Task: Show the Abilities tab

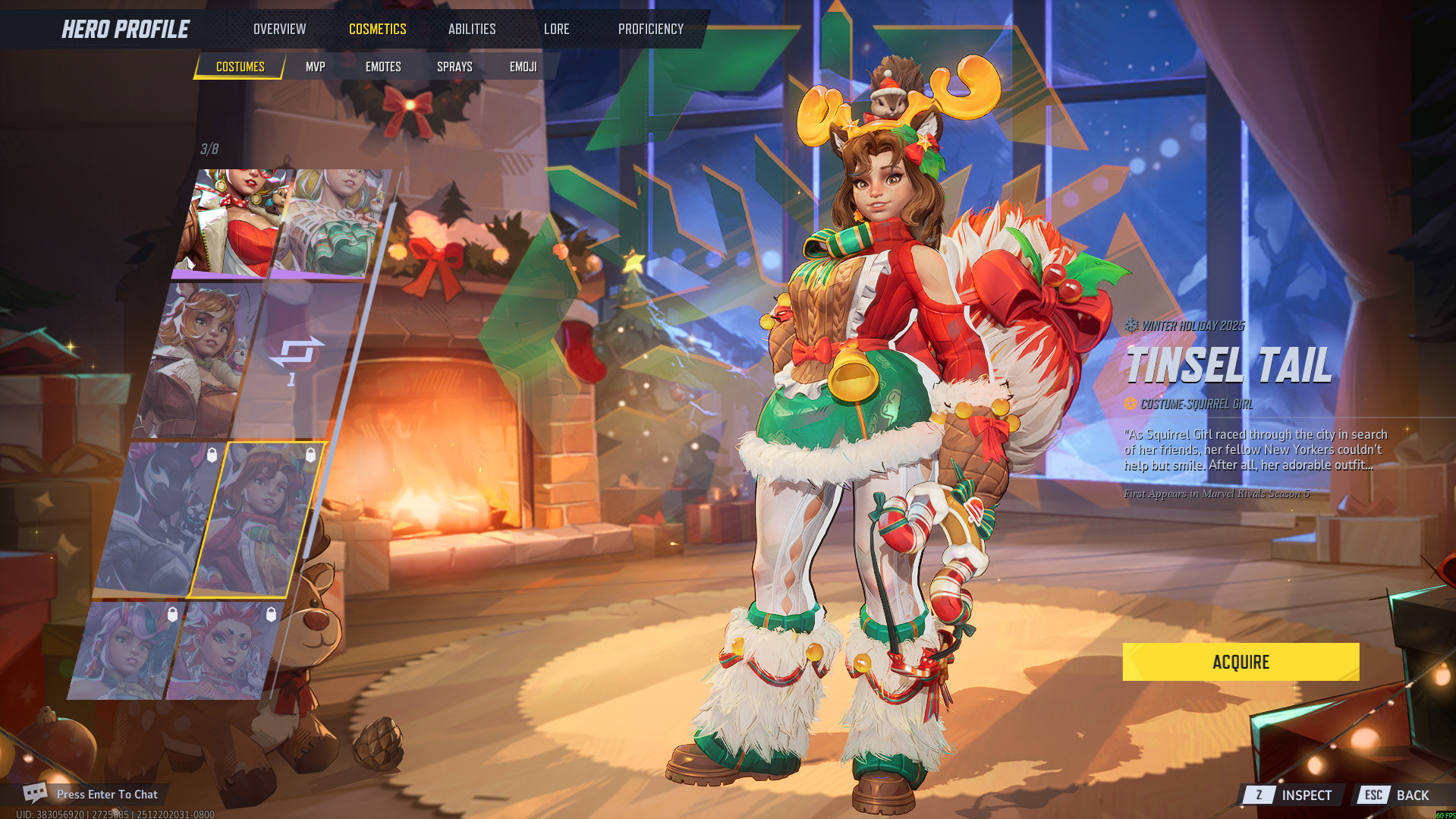Action: coord(471,29)
